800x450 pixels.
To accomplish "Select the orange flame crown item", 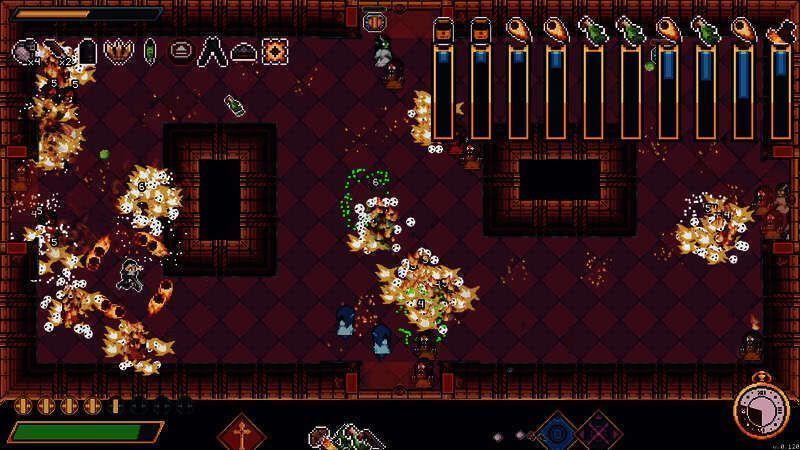I will (118, 49).
